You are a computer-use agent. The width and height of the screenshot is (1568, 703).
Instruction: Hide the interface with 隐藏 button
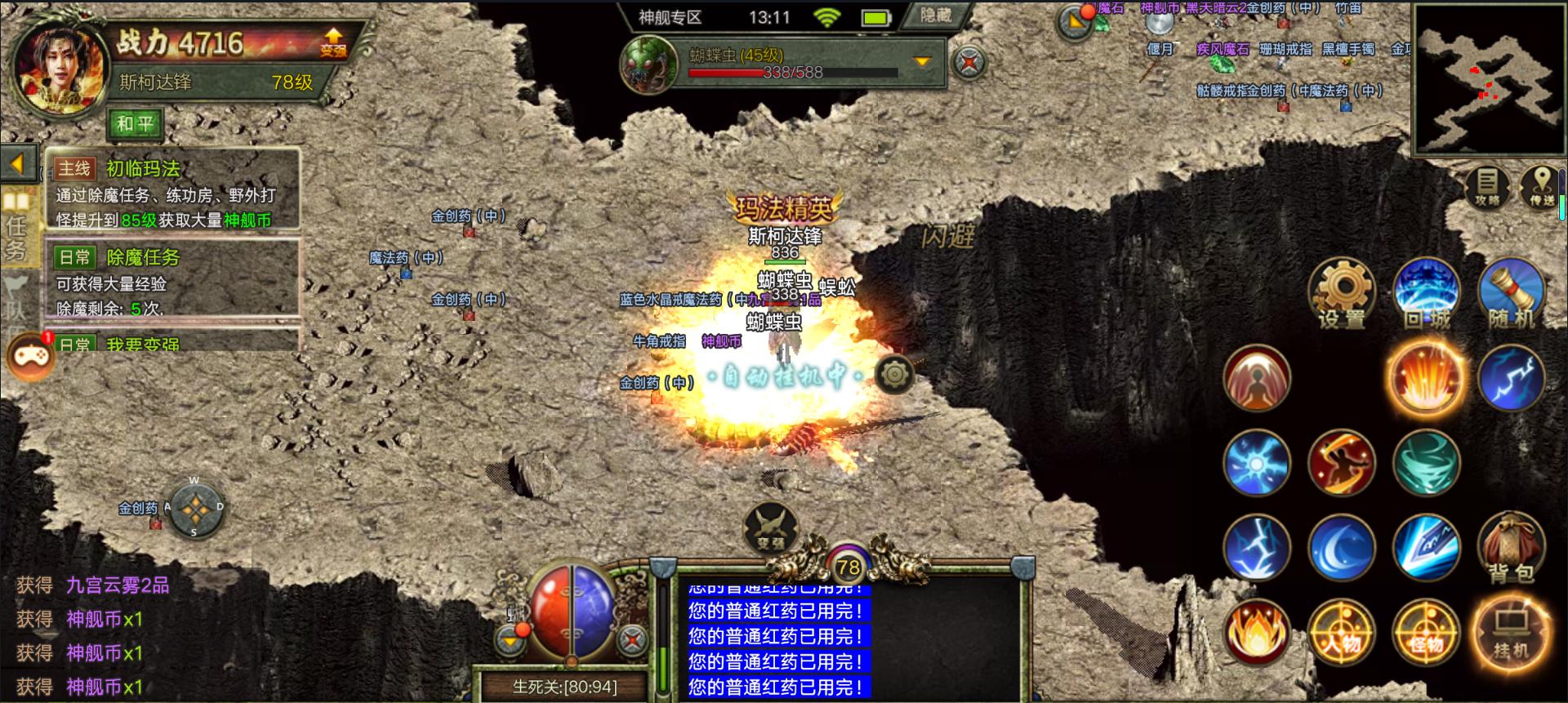coord(936,16)
